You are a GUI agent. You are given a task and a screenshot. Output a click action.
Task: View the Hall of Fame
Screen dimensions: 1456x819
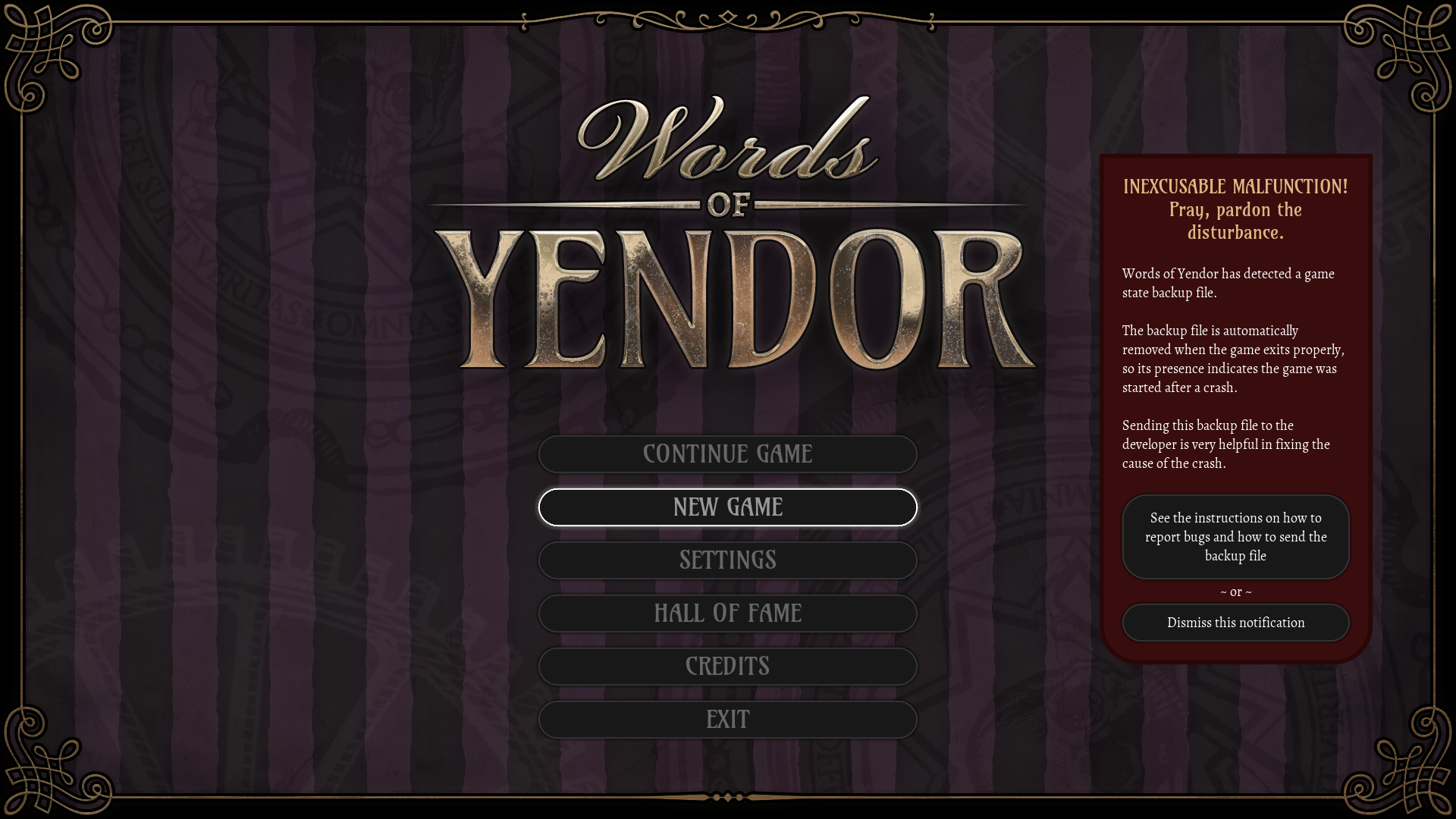727,613
